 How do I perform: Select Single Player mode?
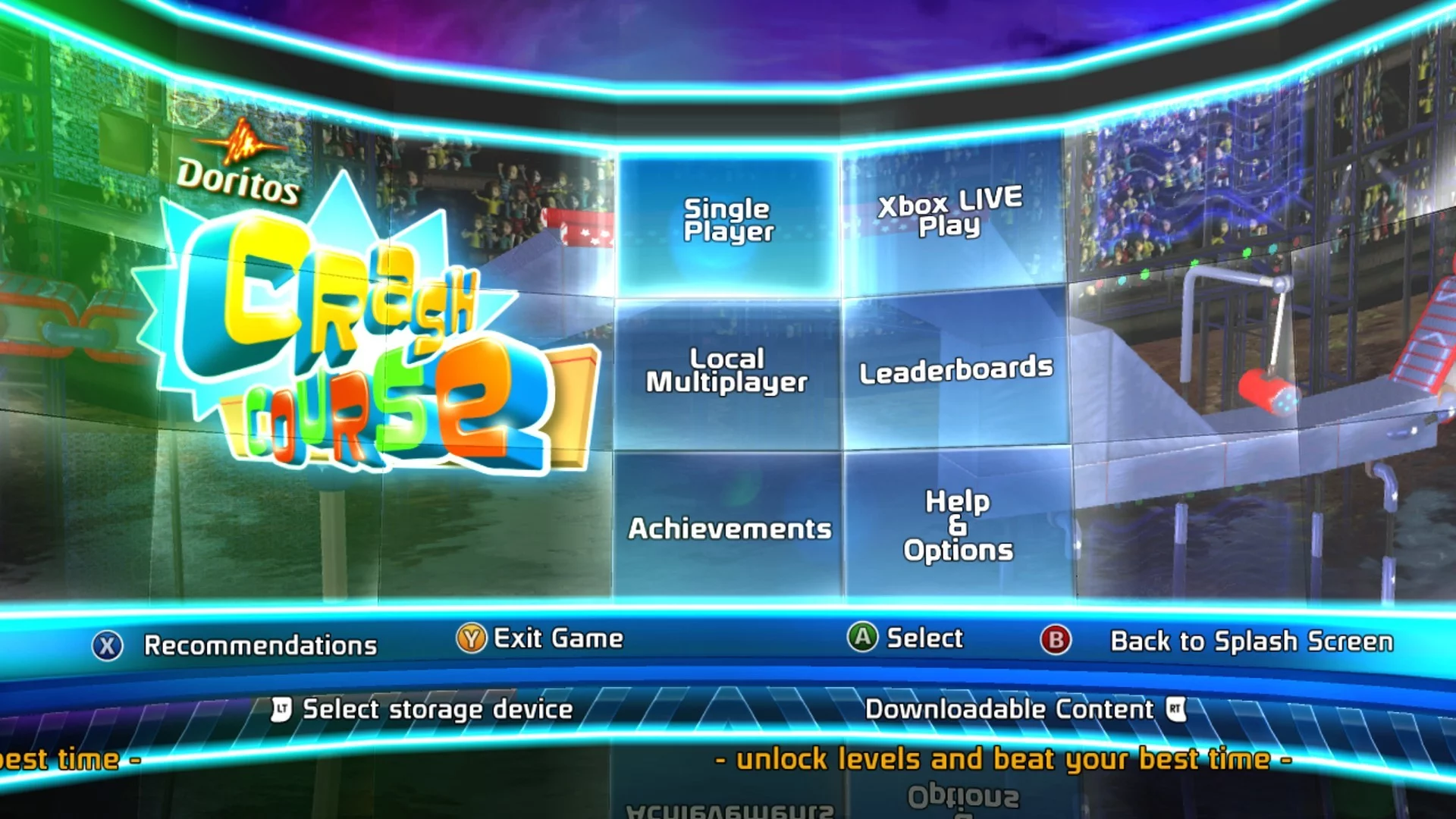tap(728, 221)
